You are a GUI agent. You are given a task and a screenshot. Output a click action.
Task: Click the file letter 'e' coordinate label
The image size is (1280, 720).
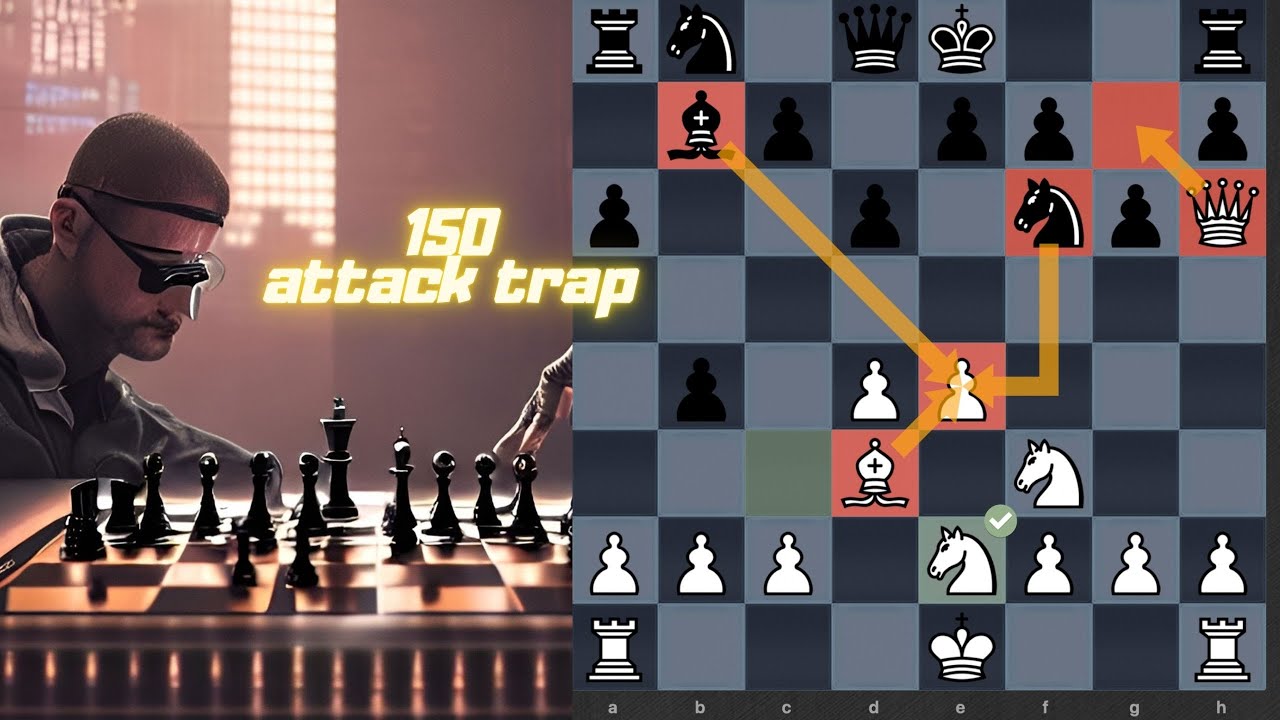pyautogui.click(x=960, y=708)
